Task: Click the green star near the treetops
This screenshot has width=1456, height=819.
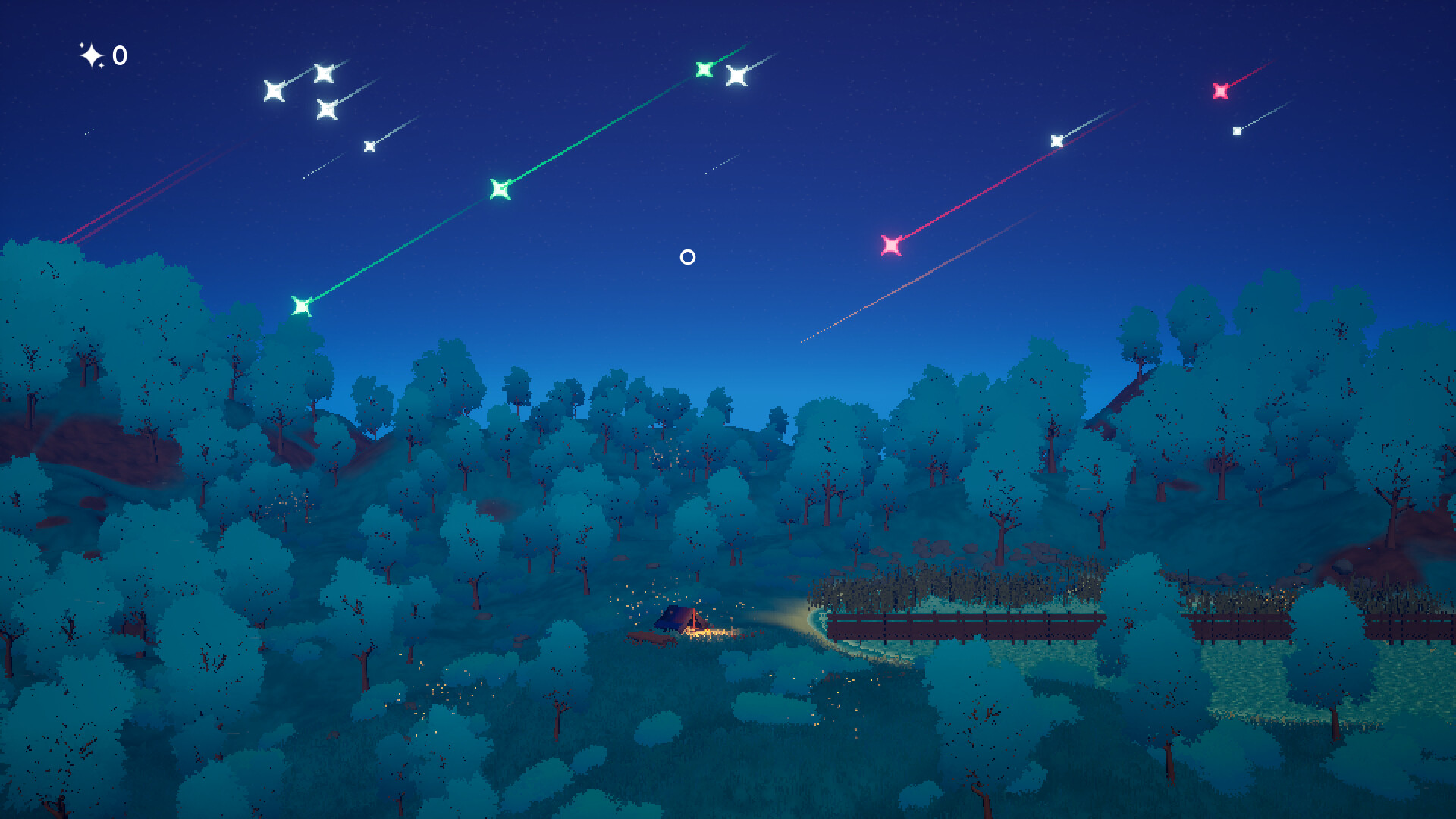Action: pyautogui.click(x=303, y=305)
